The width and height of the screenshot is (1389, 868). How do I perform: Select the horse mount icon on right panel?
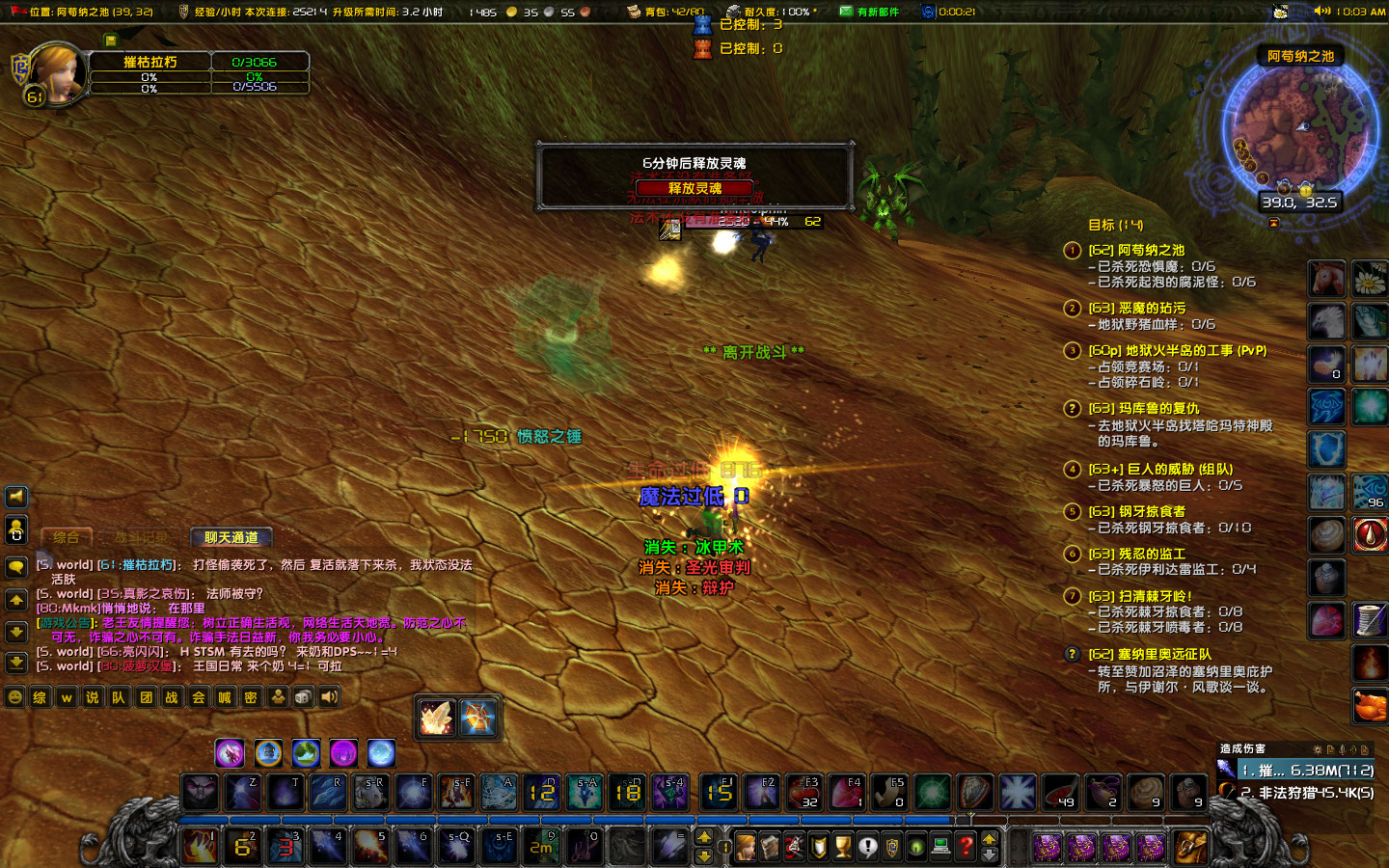click(1326, 279)
